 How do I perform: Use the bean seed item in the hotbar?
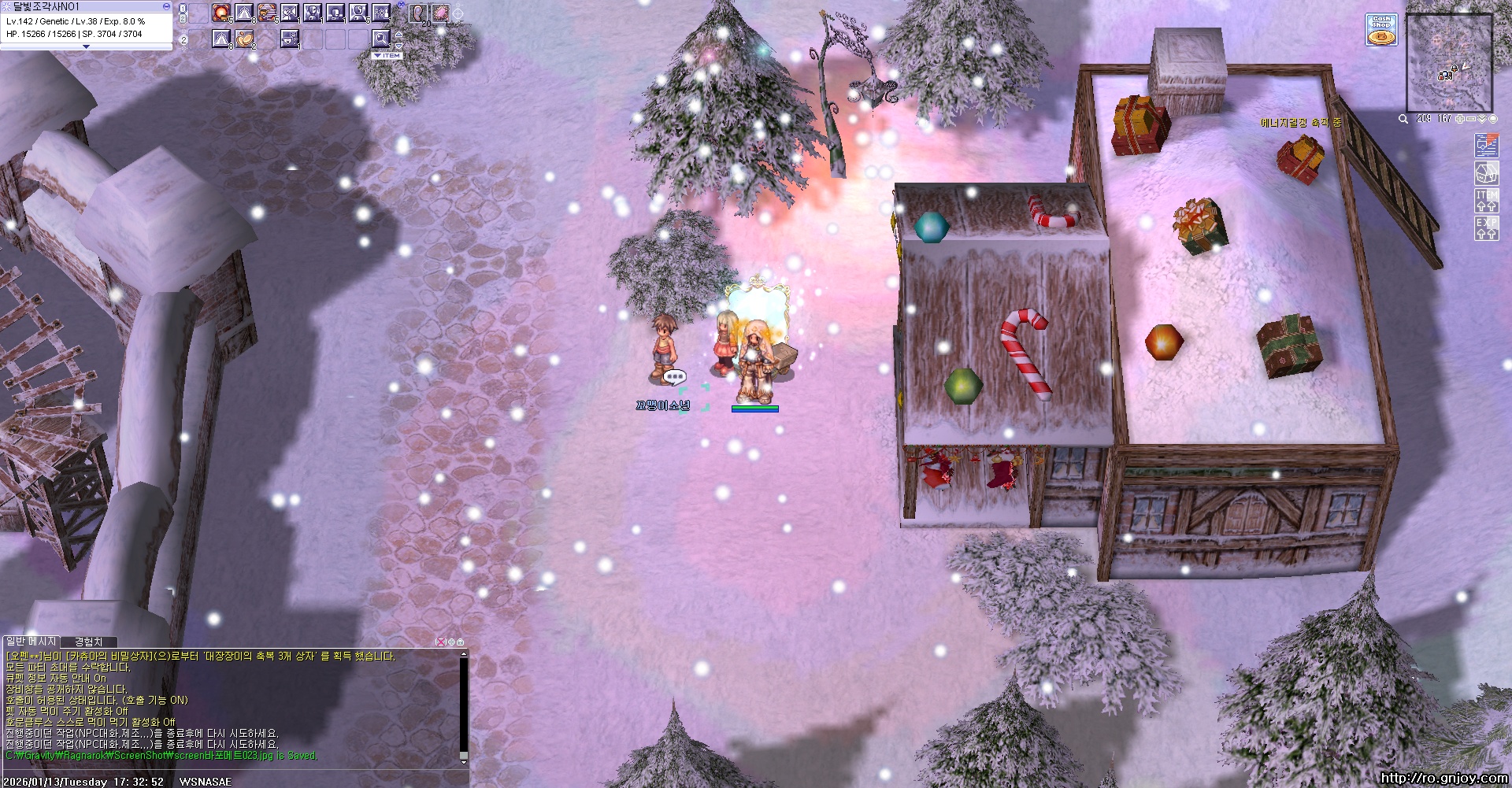point(245,38)
